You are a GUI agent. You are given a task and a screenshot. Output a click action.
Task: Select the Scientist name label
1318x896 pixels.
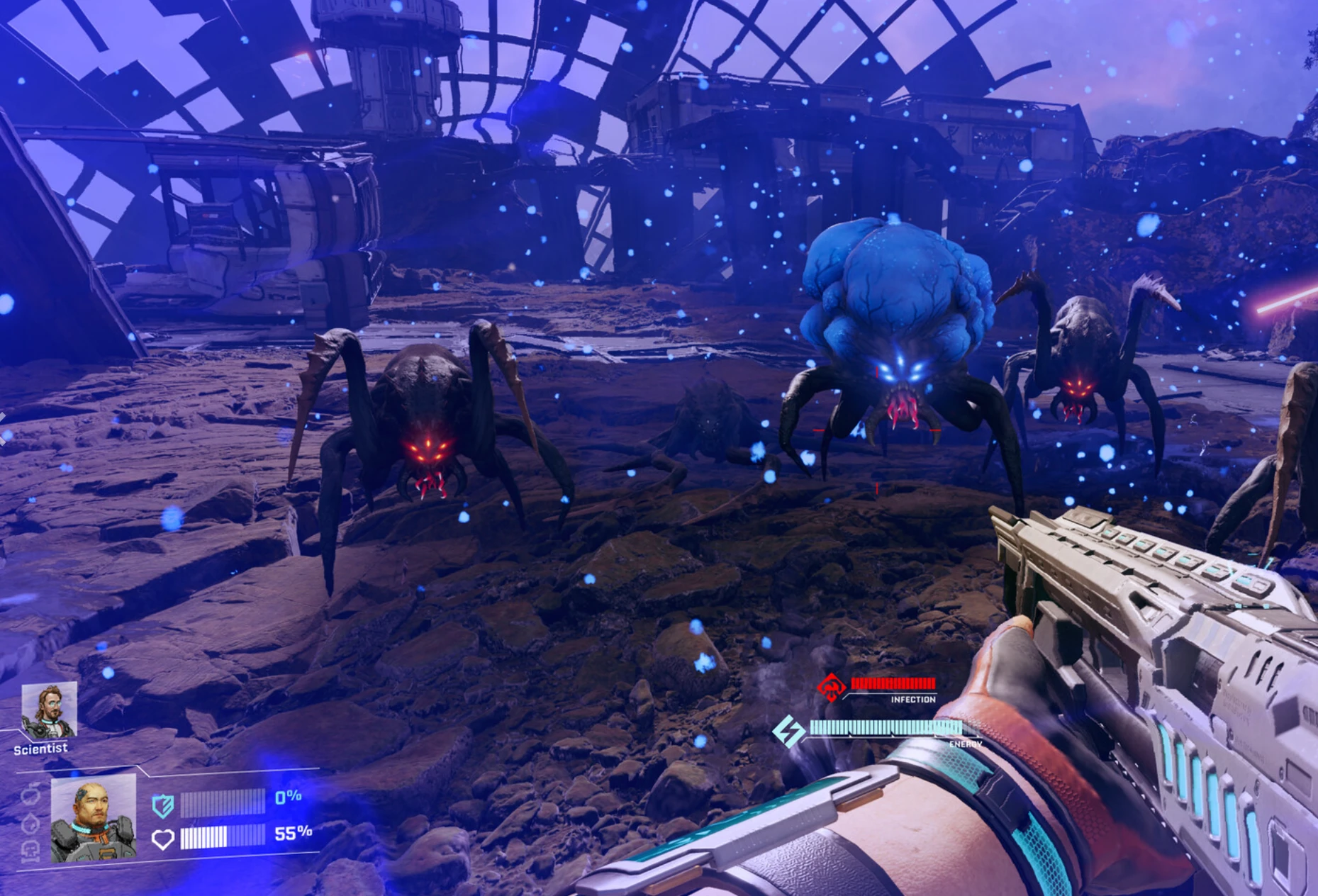(39, 748)
